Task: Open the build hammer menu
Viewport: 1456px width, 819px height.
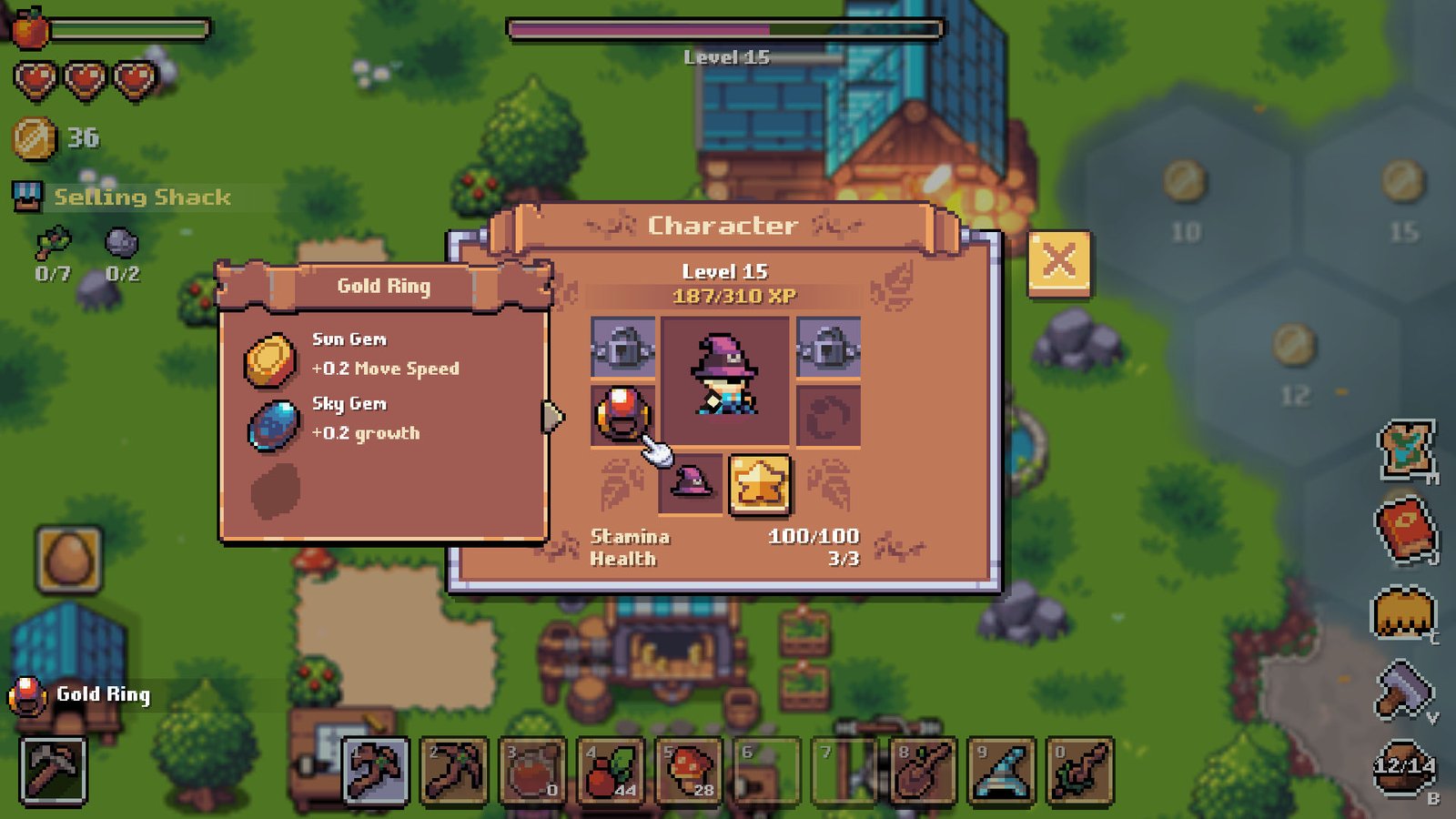Action: [x=1403, y=691]
